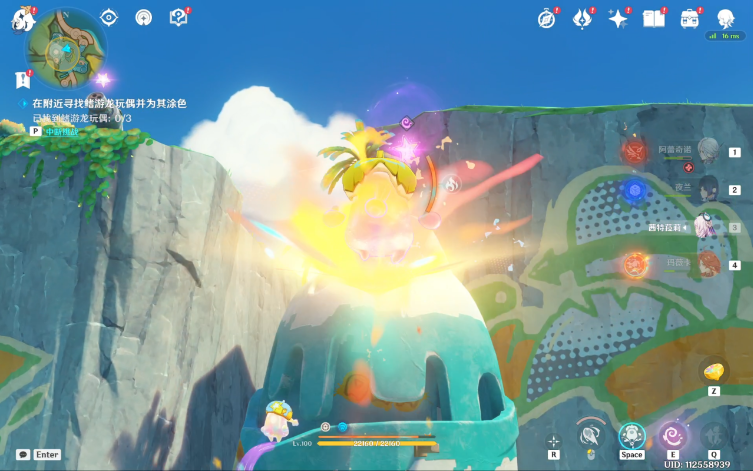753x471 pixels.
Task: Open the co-op mode icon
Action: 725,18
